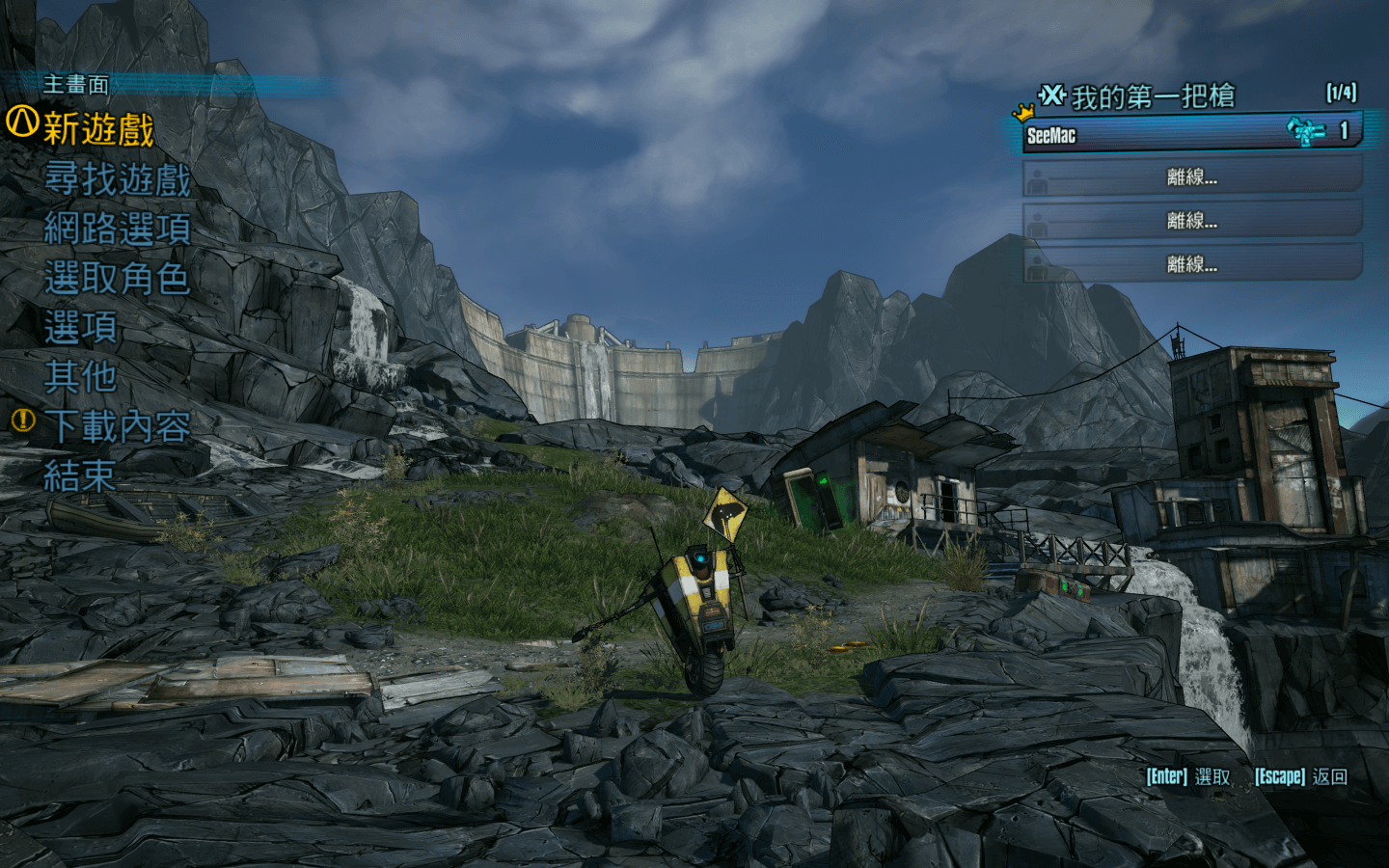Open 下載內容 downloadable content
The width and height of the screenshot is (1389, 868).
(118, 425)
